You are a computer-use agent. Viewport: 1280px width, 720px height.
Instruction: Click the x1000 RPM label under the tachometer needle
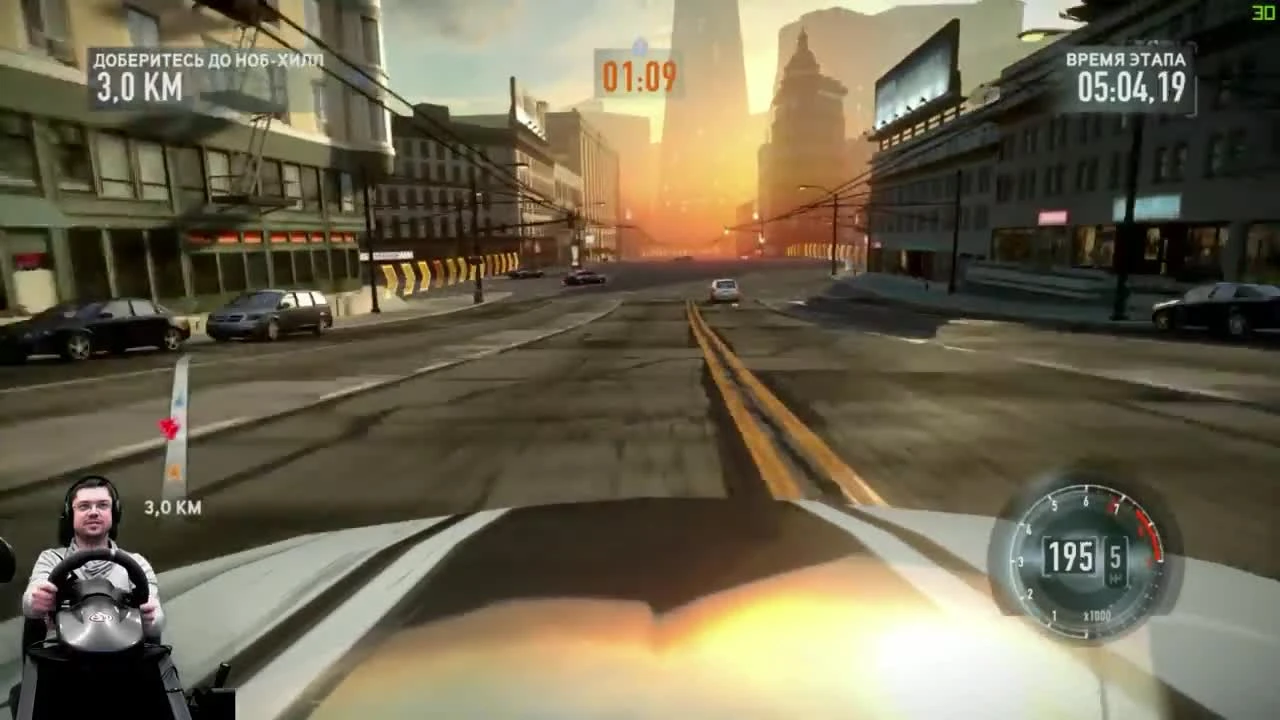[x=1098, y=613]
